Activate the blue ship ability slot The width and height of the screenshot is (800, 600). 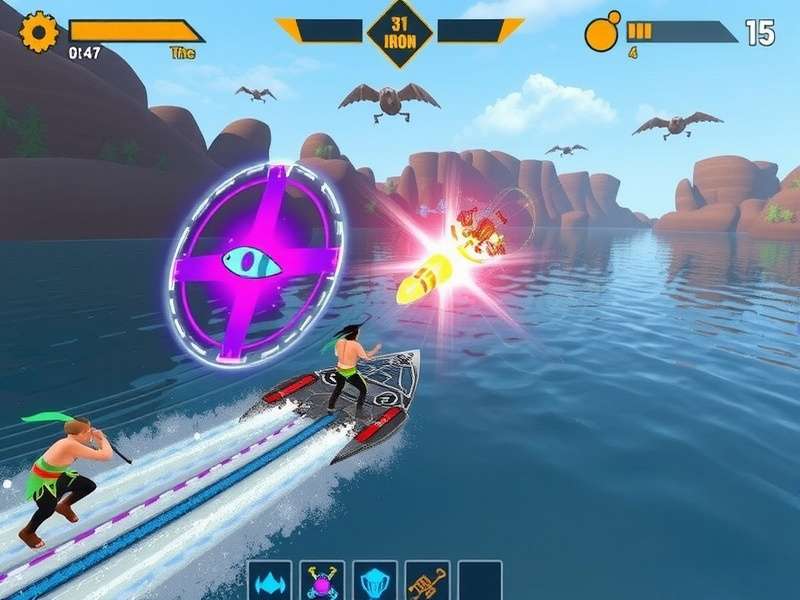coord(270,580)
